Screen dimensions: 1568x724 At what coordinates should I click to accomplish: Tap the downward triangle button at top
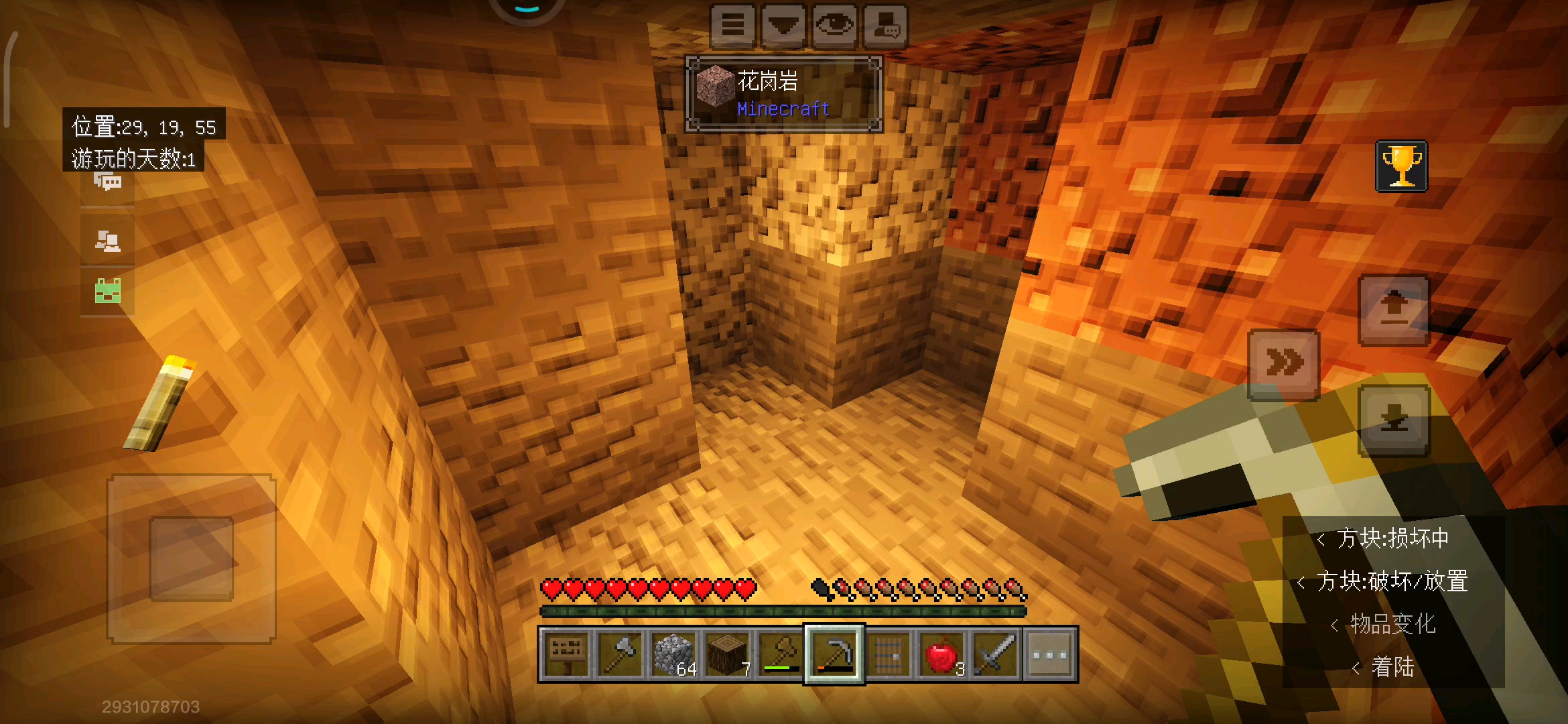[x=783, y=25]
